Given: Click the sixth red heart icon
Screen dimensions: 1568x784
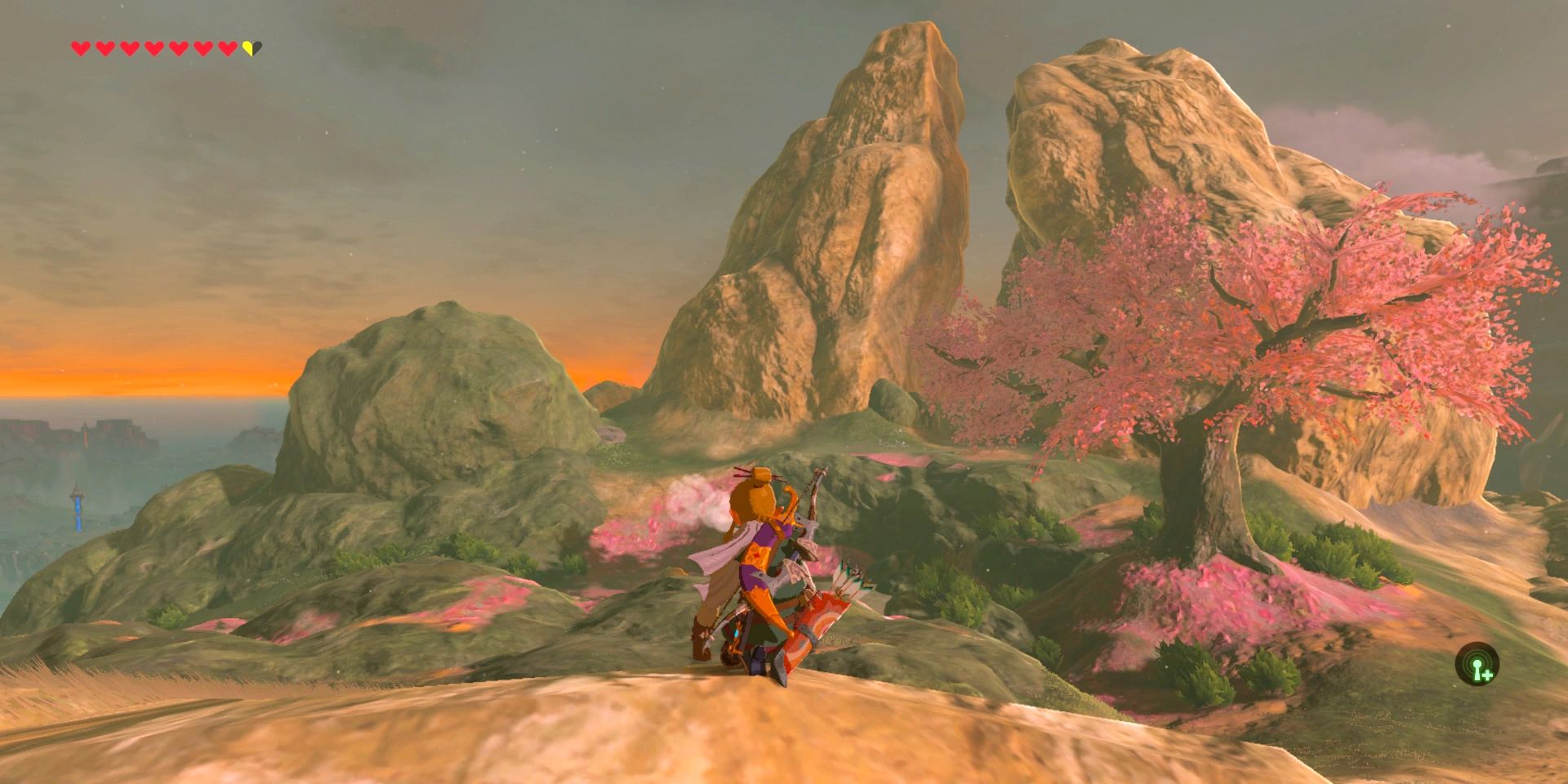Looking at the screenshot, I should click(x=203, y=49).
